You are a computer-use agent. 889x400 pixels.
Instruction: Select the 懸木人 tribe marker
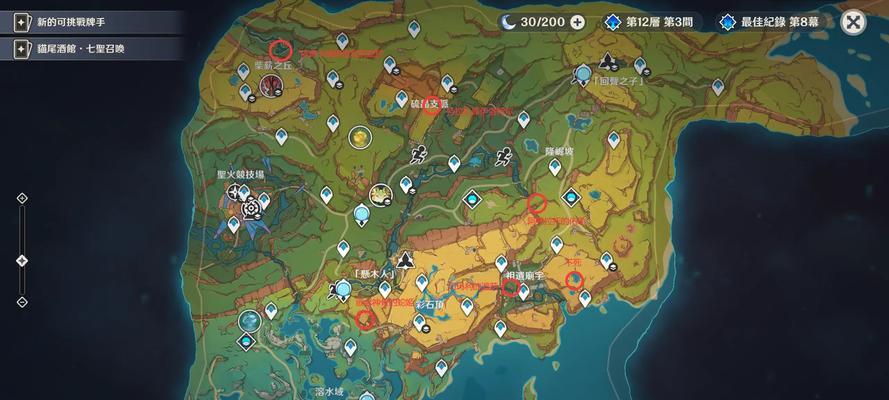click(x=406, y=261)
